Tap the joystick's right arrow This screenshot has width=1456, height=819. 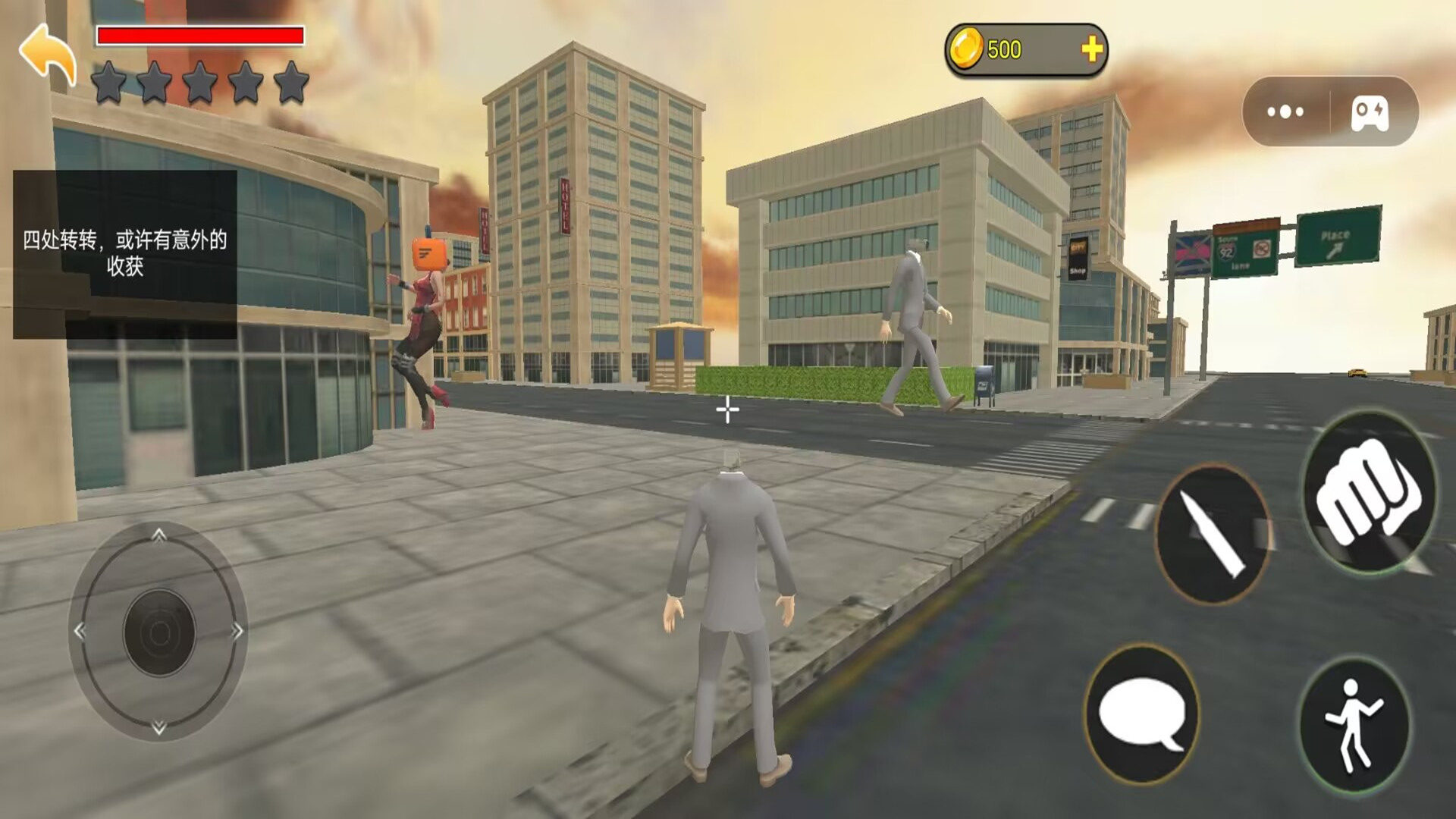pos(237,631)
